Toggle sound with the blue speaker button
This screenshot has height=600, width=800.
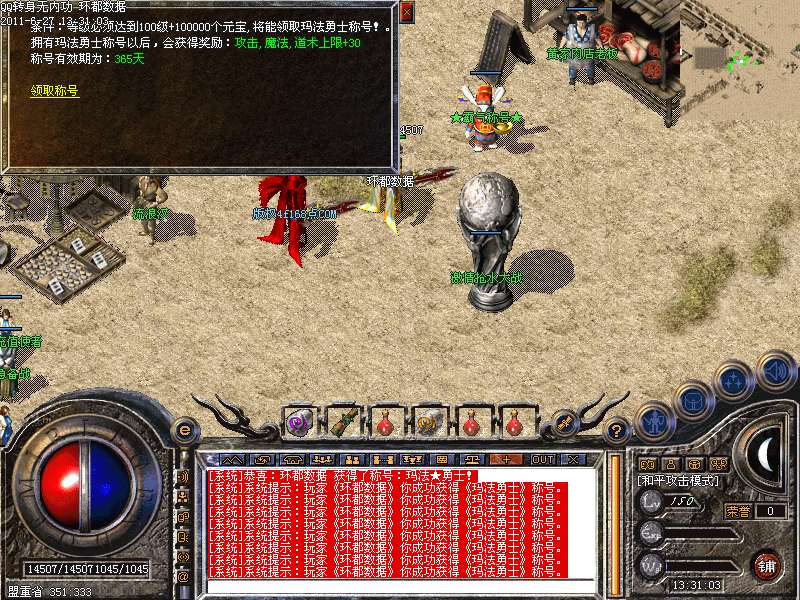click(x=774, y=372)
